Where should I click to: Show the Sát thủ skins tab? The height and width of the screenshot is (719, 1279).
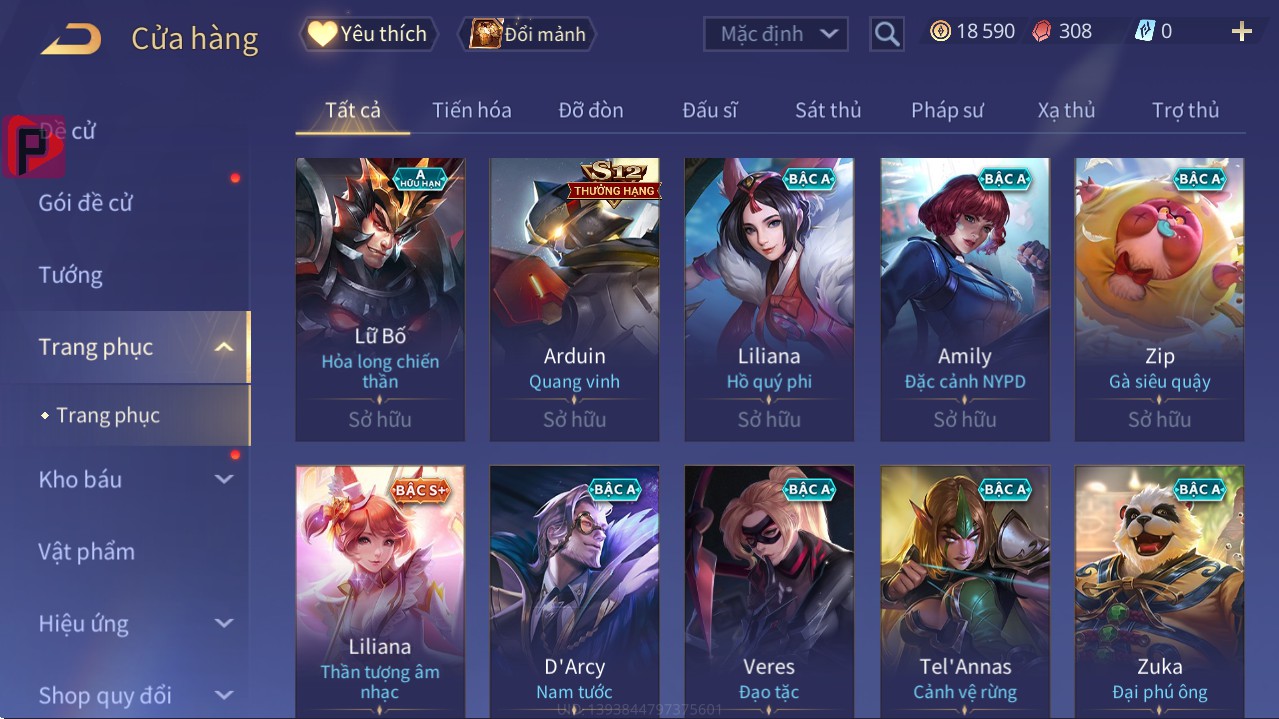tap(828, 110)
